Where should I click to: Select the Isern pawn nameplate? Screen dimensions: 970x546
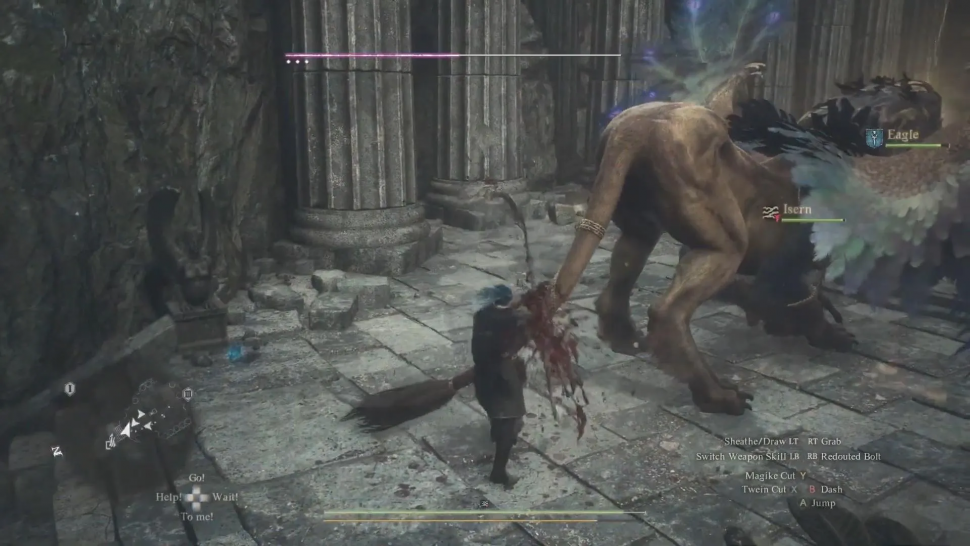(798, 210)
